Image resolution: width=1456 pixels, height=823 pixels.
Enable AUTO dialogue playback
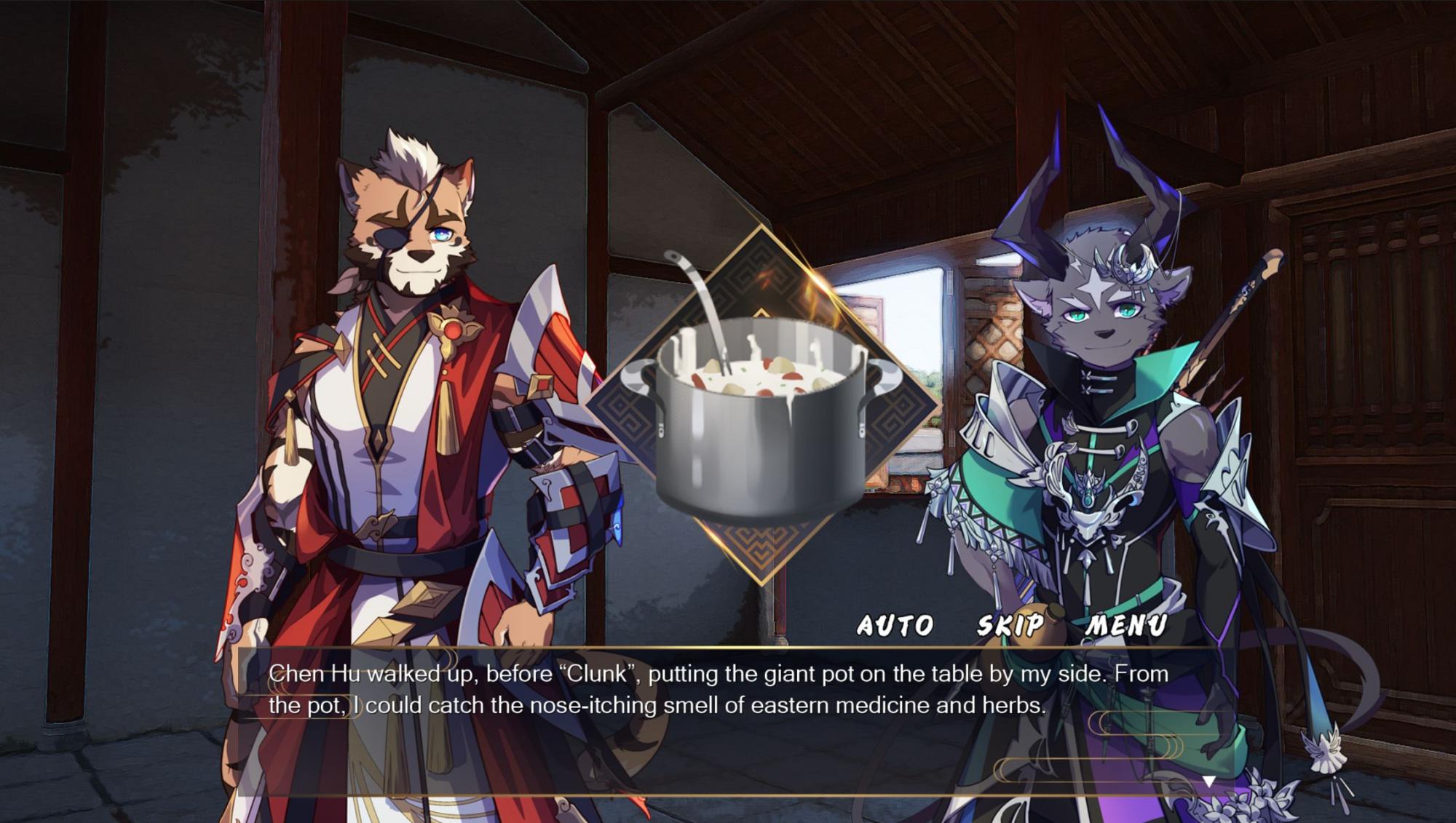(x=895, y=625)
